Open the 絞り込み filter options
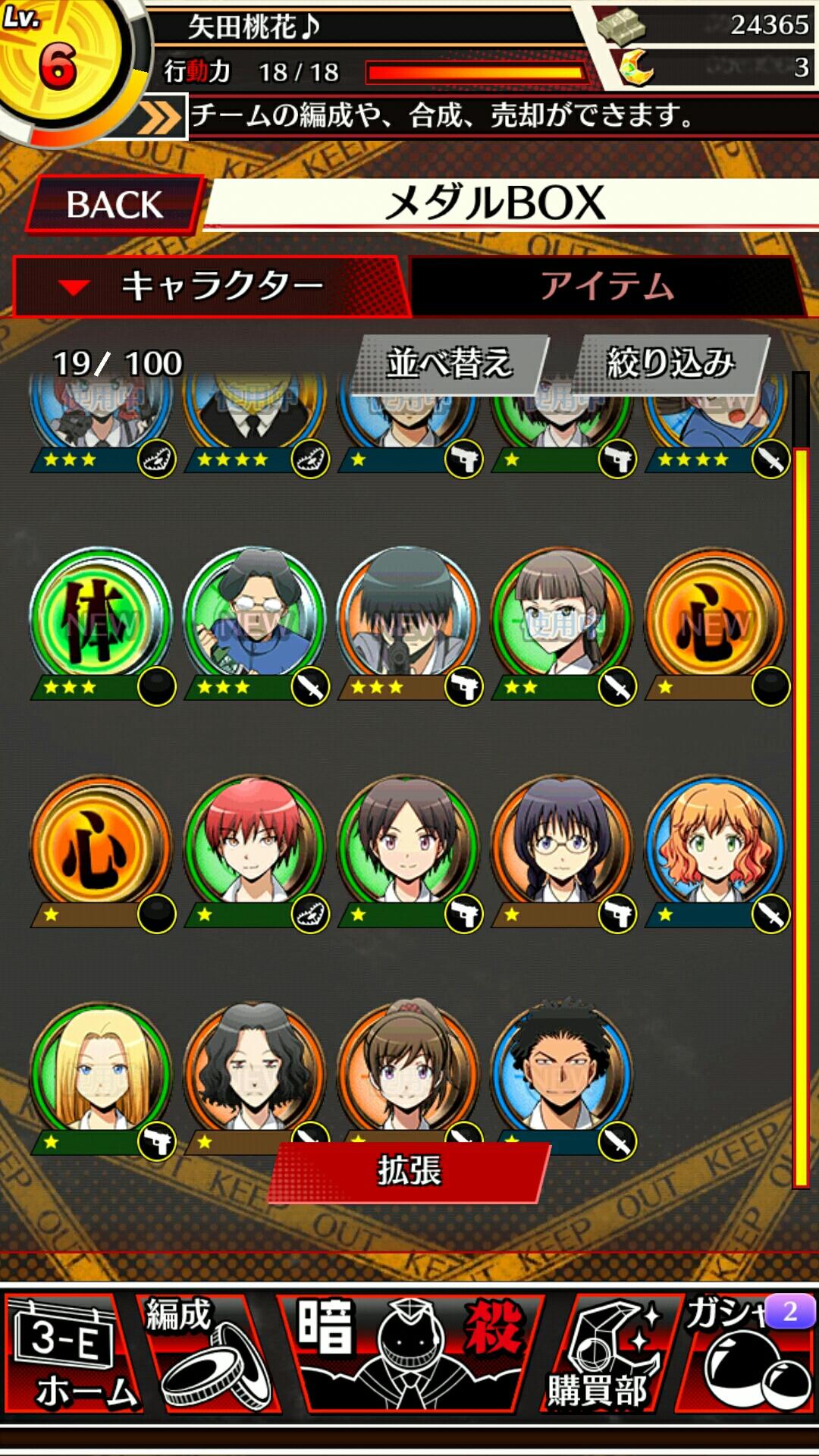The width and height of the screenshot is (819, 1456). coord(672,363)
